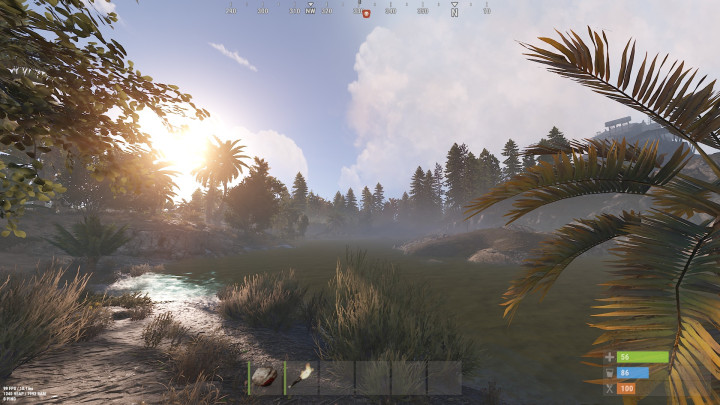The height and width of the screenshot is (405, 720).
Task: Select the torch hotbar slot
Action: click(x=302, y=378)
